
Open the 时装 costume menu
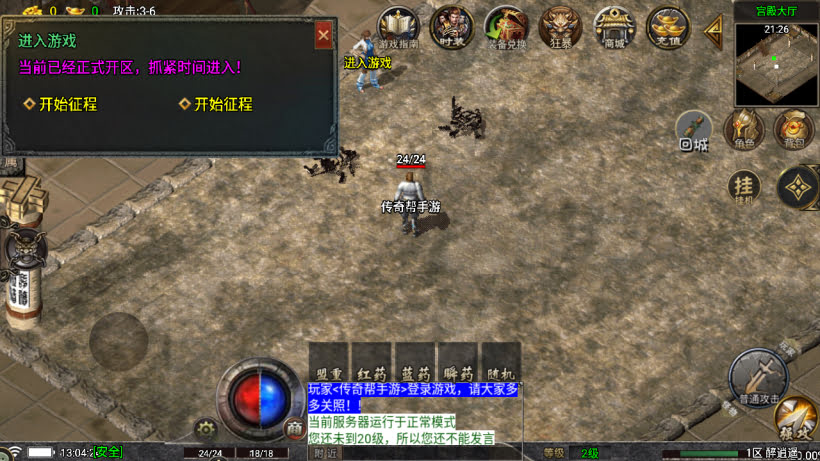[x=451, y=26]
